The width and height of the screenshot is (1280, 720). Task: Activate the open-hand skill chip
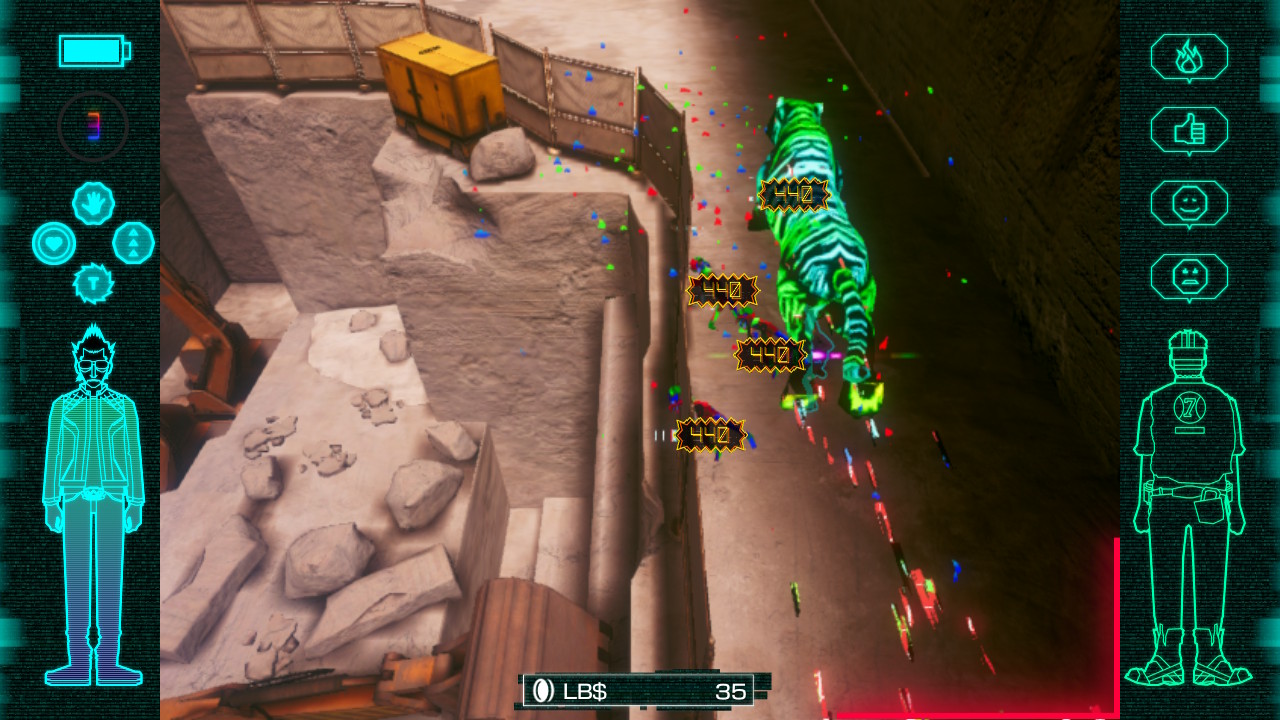pyautogui.click(x=93, y=203)
